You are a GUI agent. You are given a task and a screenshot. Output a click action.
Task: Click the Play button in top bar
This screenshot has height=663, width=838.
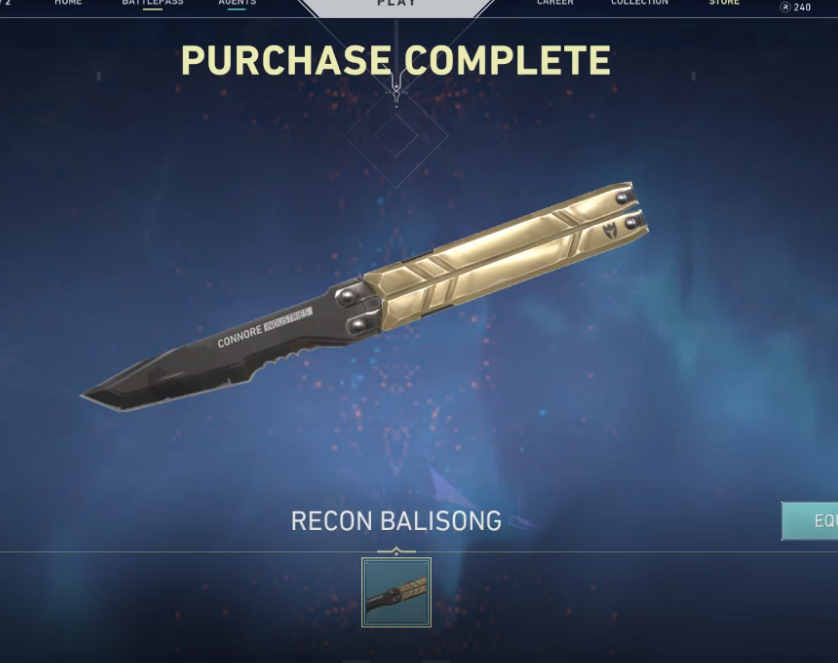click(396, 5)
